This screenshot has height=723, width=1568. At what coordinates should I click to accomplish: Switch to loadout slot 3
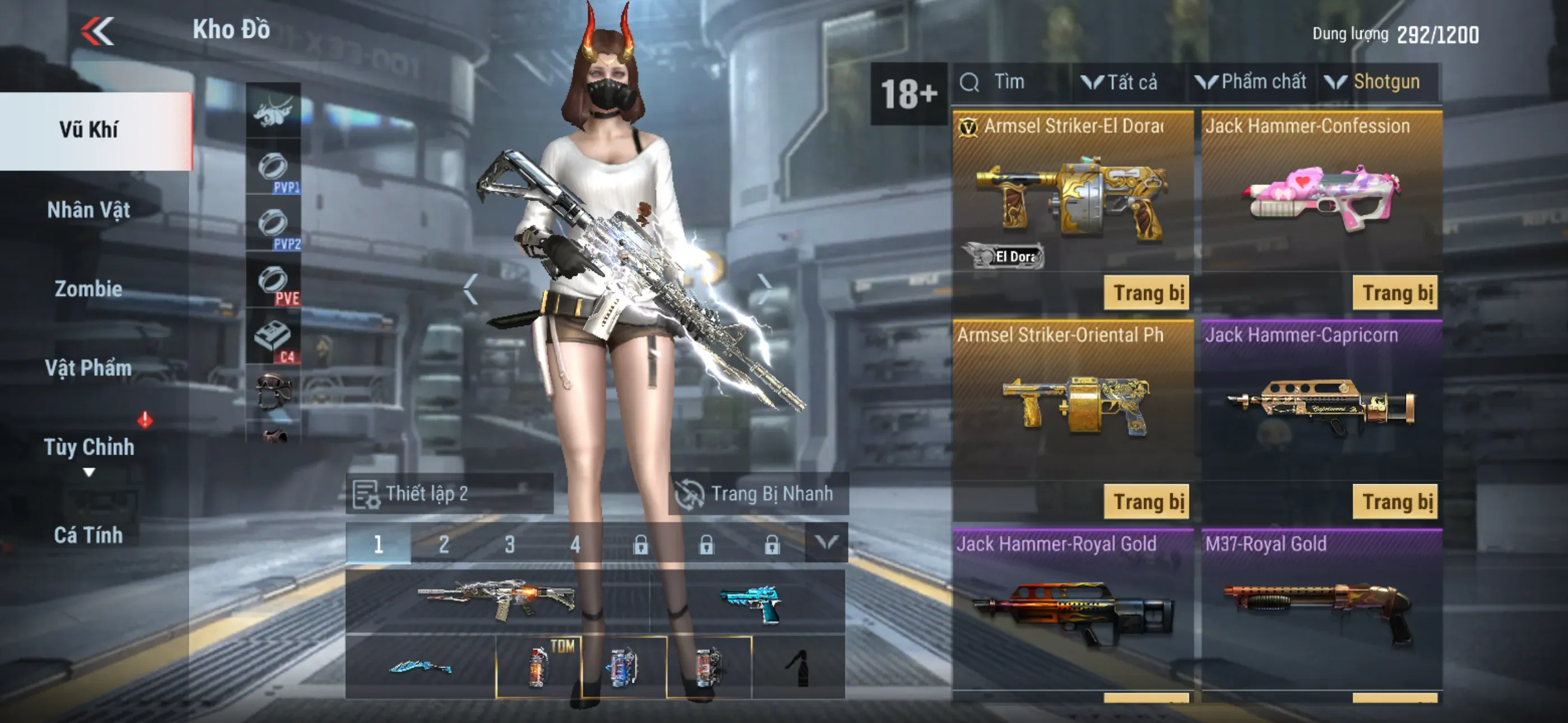pyautogui.click(x=509, y=544)
